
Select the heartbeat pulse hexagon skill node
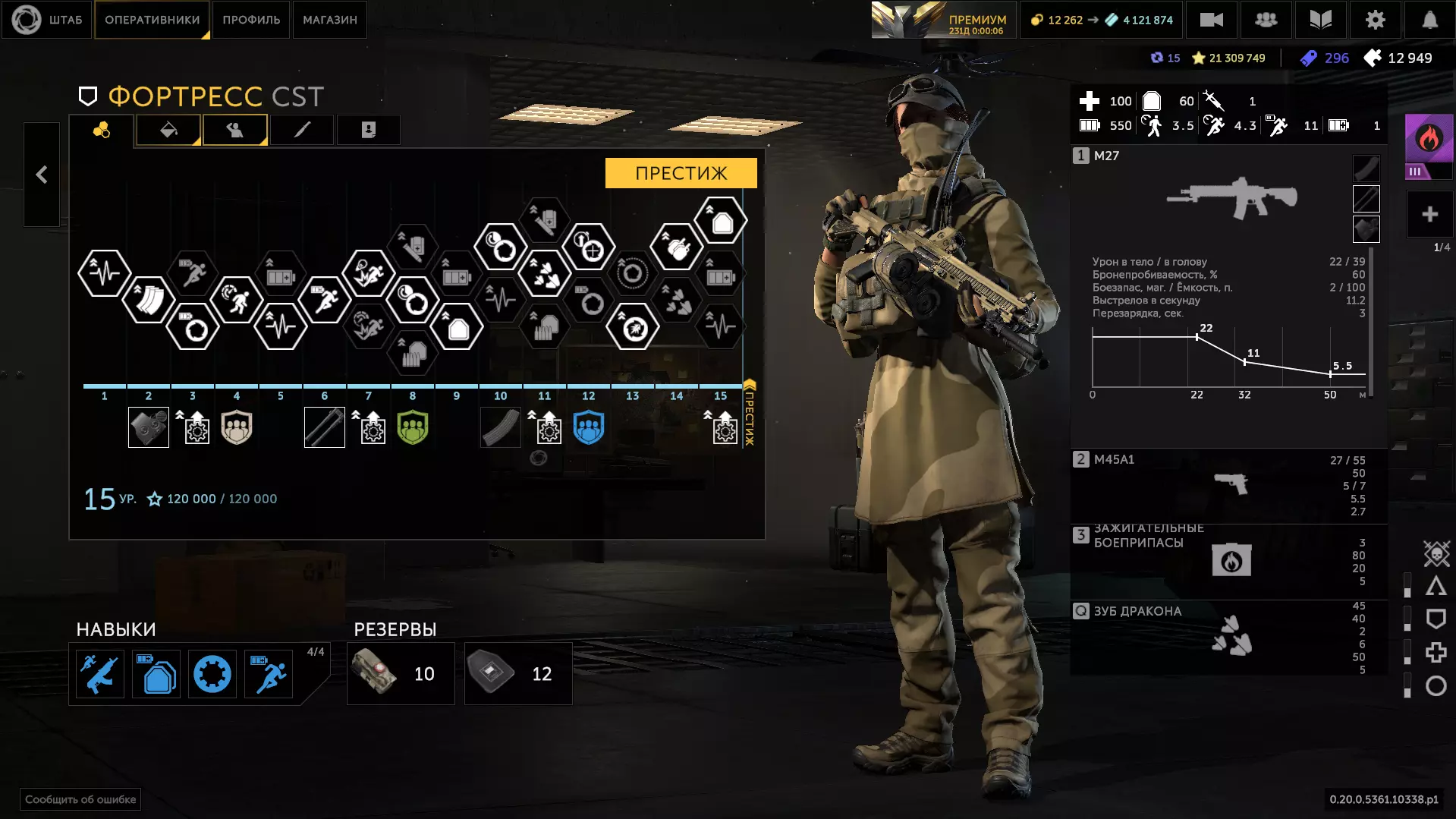pos(105,272)
